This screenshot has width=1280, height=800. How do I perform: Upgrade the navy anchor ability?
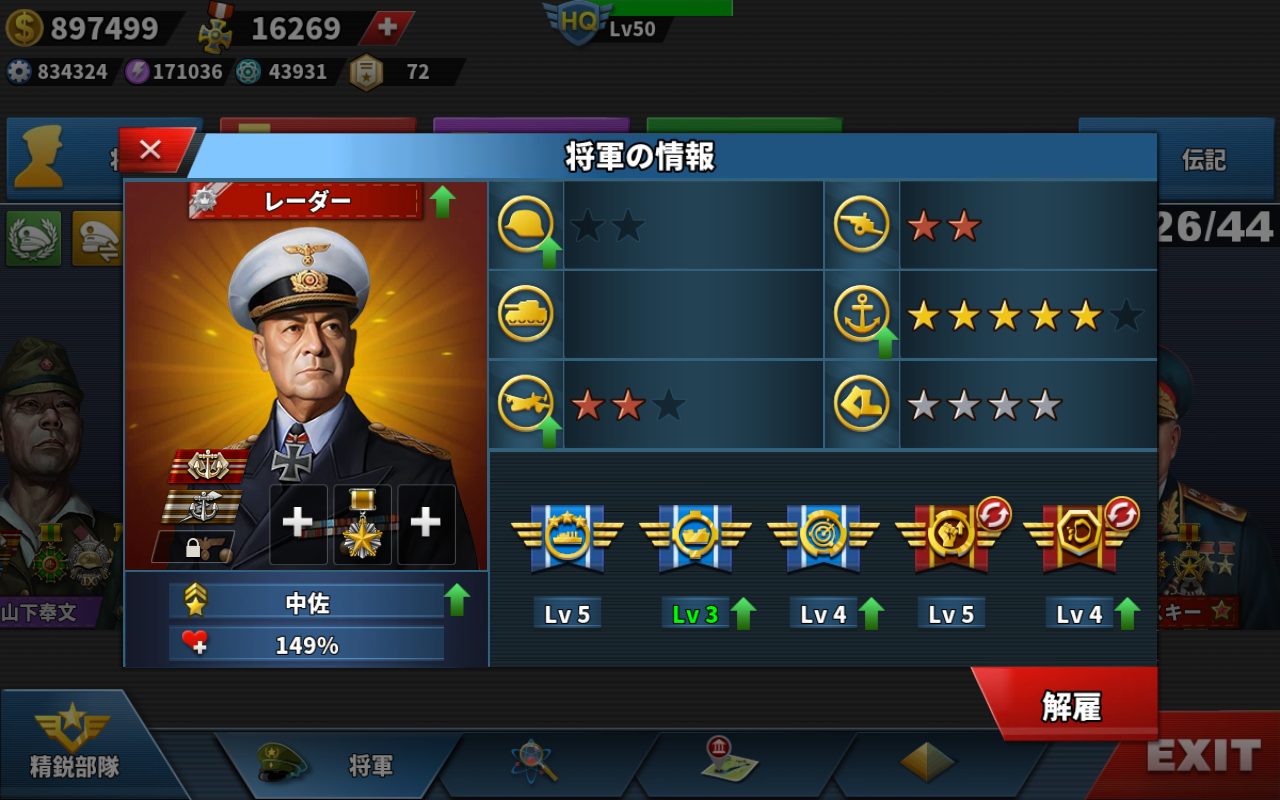(x=884, y=343)
